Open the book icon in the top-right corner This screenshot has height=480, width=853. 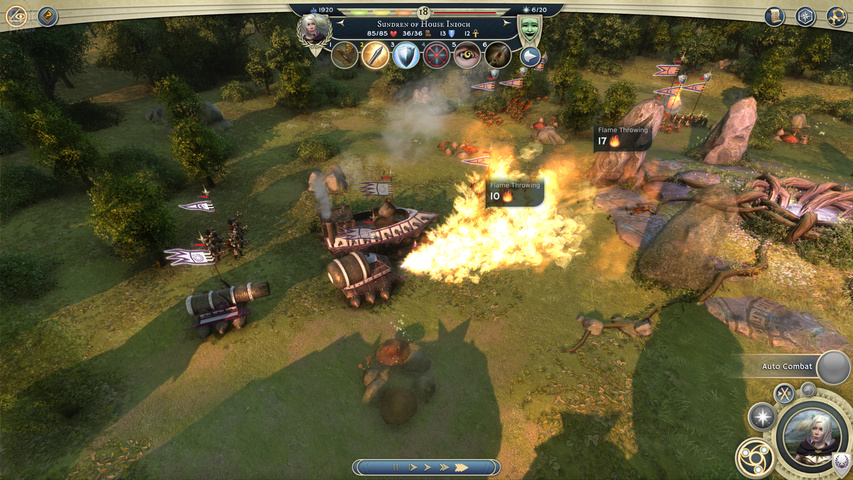click(775, 16)
